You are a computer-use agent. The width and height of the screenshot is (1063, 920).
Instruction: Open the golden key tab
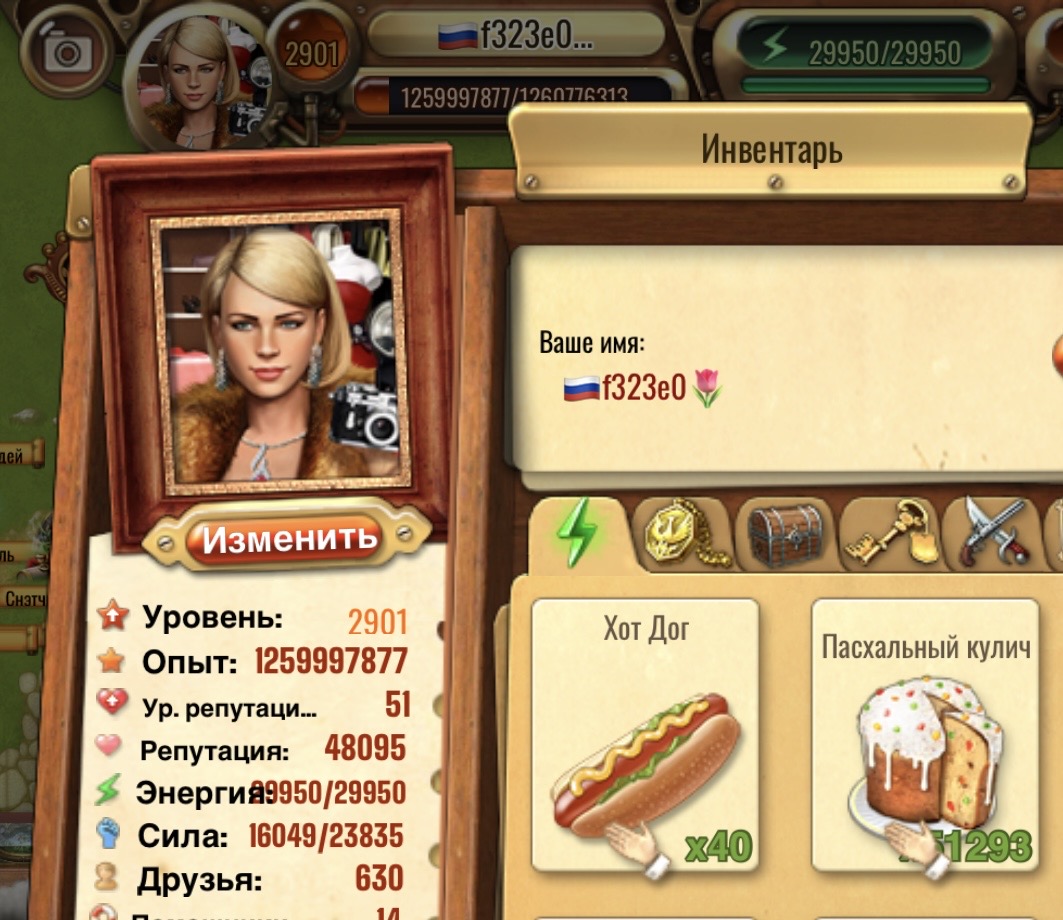(x=888, y=535)
